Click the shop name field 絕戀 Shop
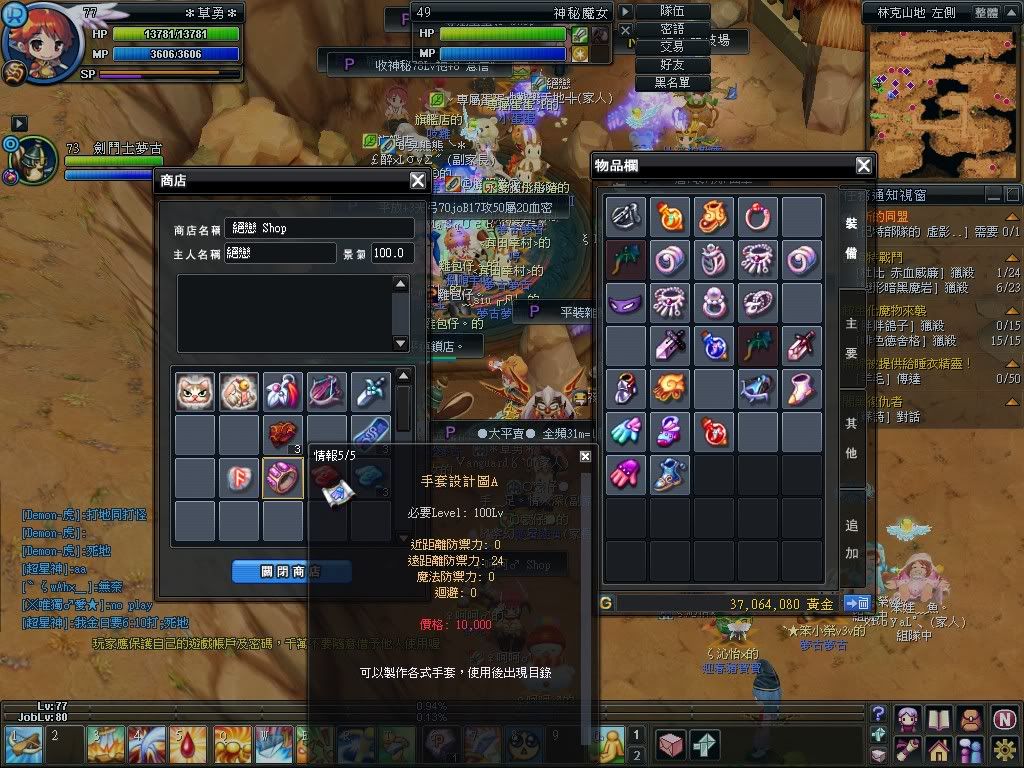 pos(318,228)
